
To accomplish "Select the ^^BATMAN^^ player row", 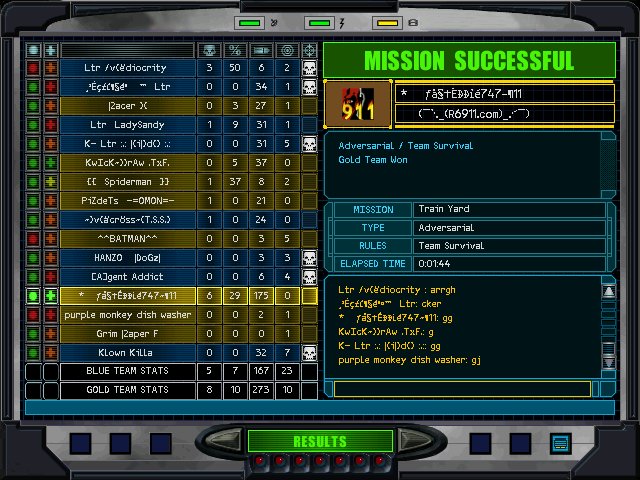I will click(126, 239).
